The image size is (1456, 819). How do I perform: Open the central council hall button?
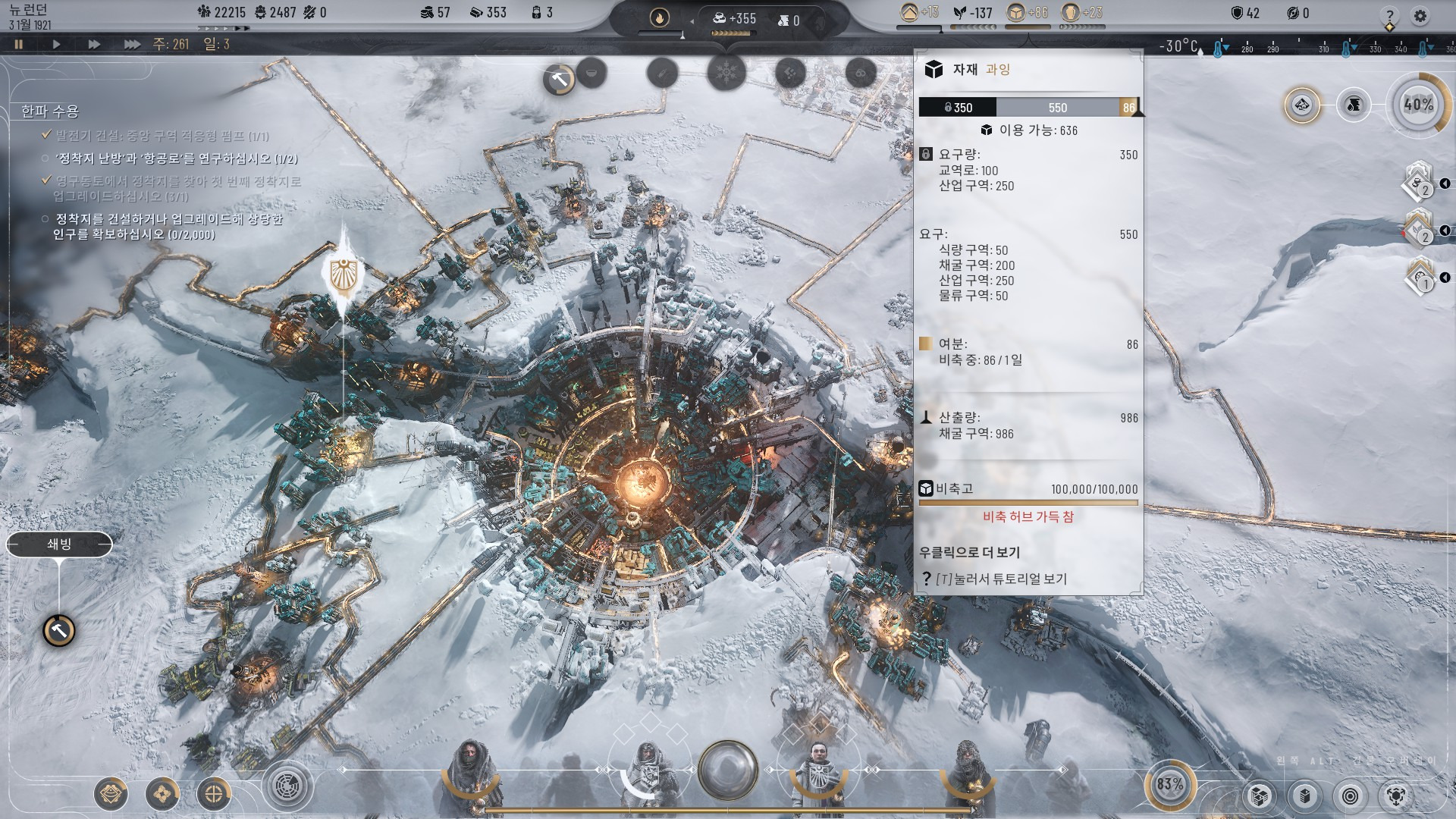[x=728, y=770]
